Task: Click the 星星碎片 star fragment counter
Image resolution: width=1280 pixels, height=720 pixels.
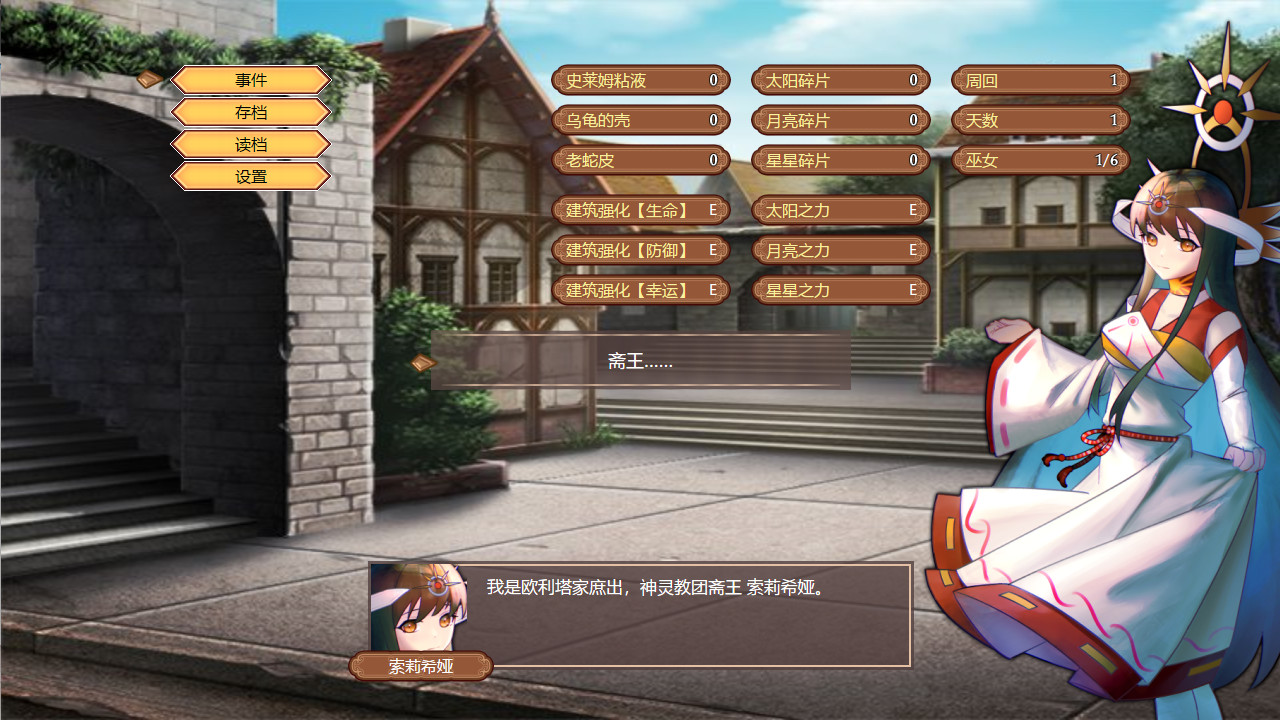Action: [840, 160]
